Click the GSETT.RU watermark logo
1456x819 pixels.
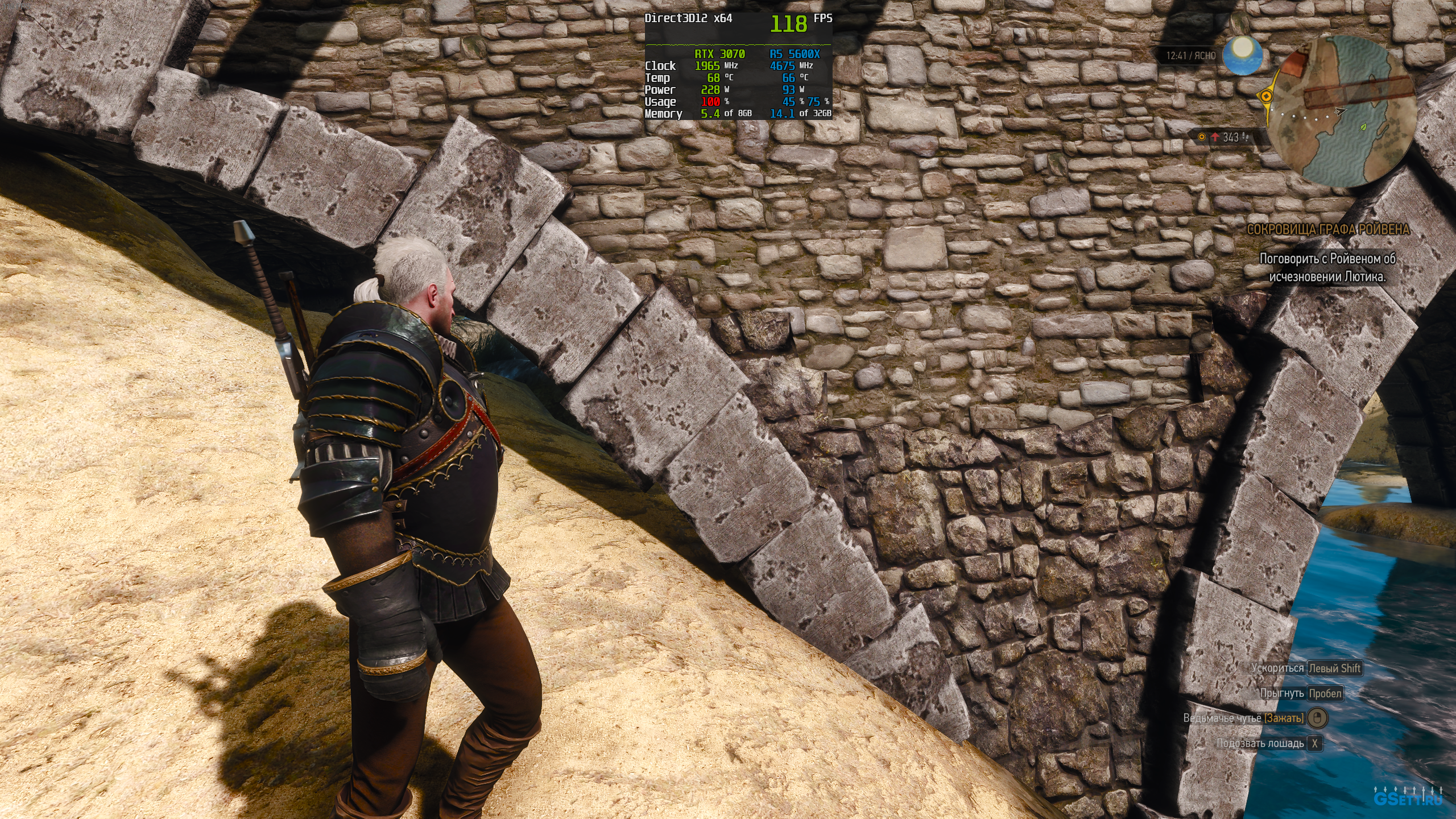point(1408,797)
